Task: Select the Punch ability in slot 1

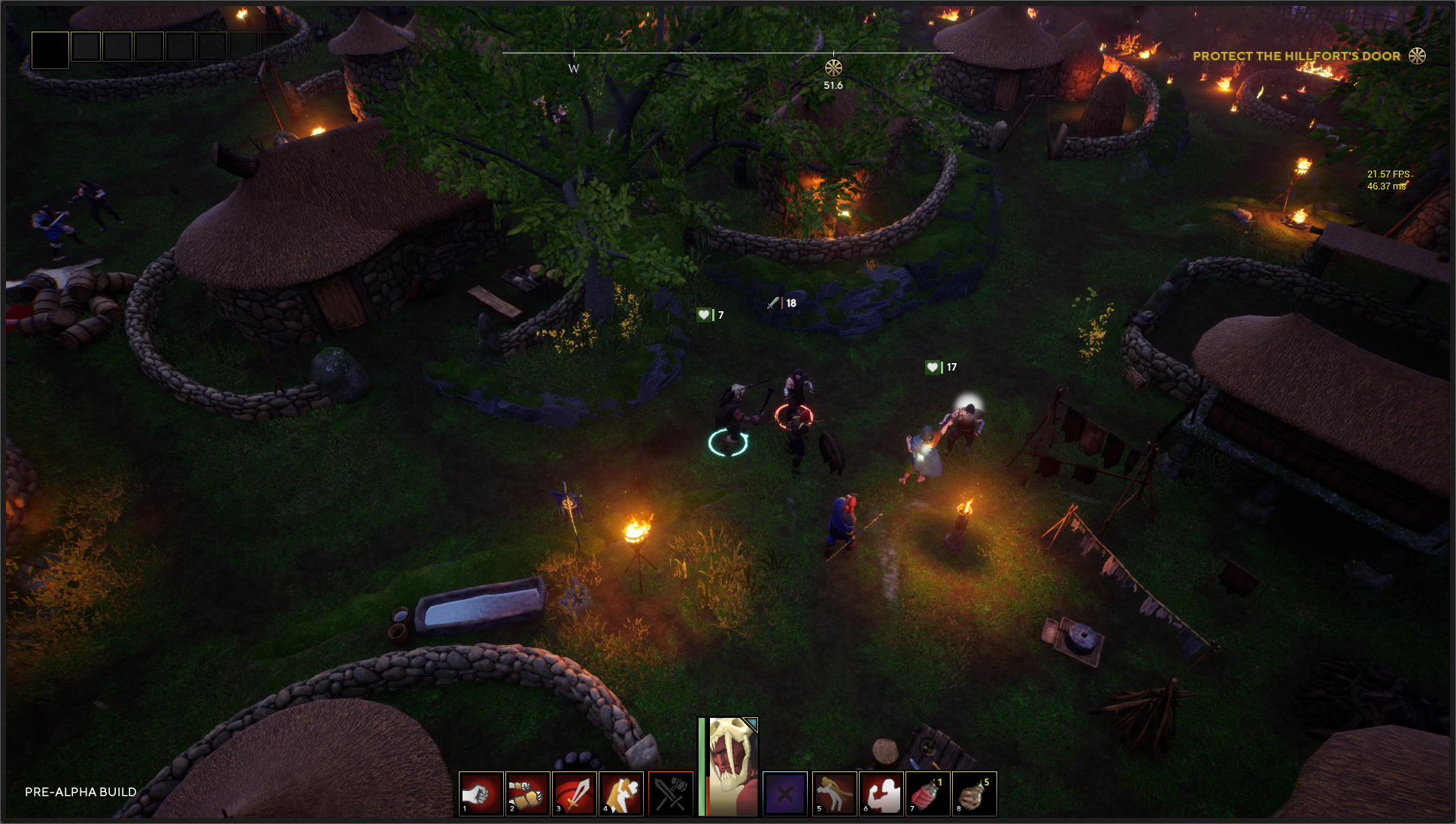Action: [x=481, y=794]
